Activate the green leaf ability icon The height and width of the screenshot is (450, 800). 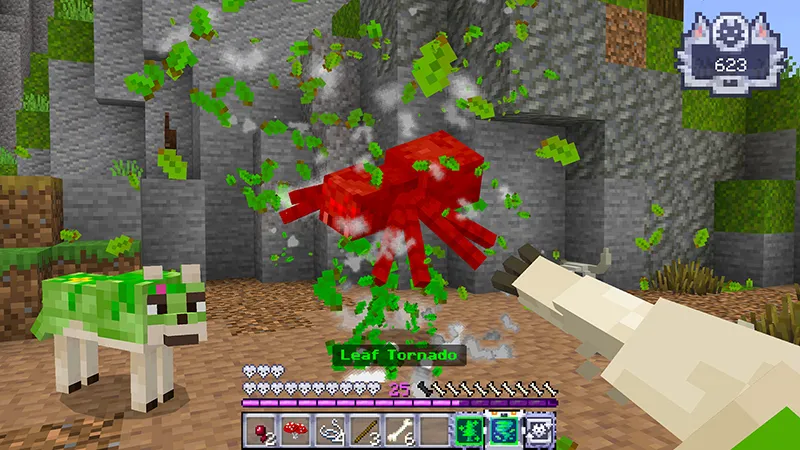(469, 431)
